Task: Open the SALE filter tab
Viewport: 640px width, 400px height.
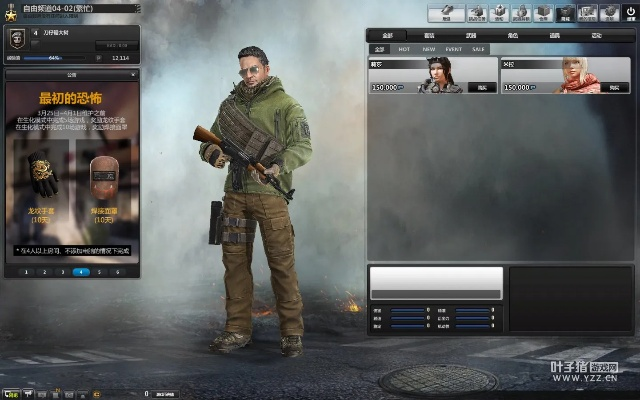Action: point(479,48)
